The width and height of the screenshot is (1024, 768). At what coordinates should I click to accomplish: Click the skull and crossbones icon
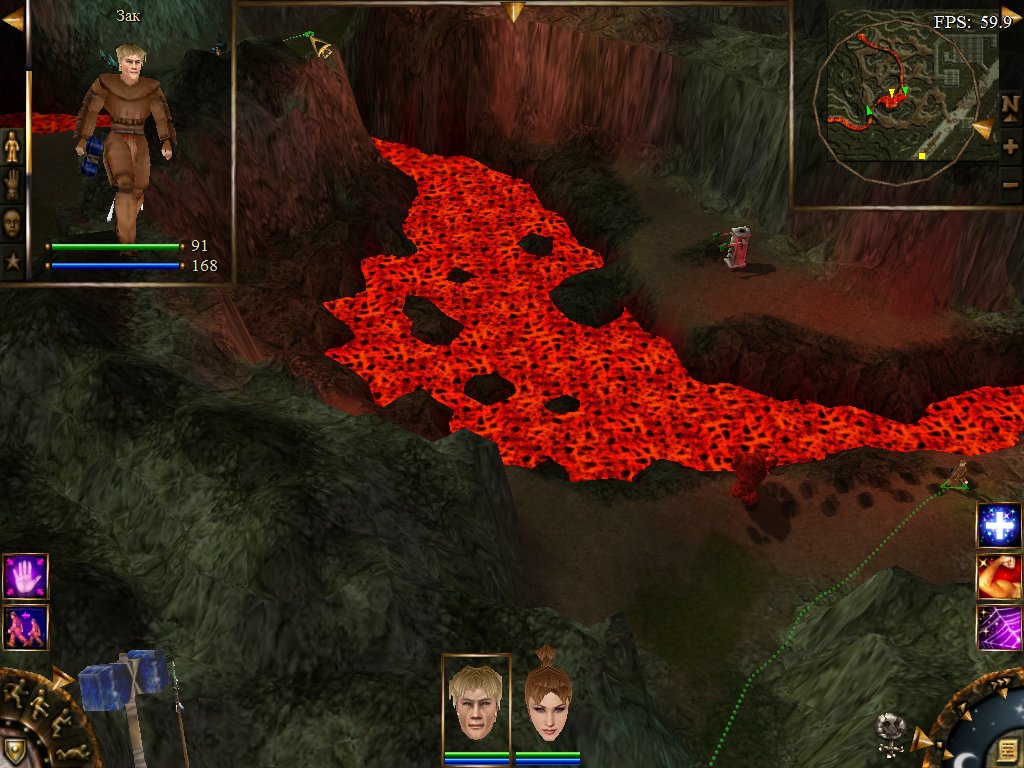tap(889, 731)
